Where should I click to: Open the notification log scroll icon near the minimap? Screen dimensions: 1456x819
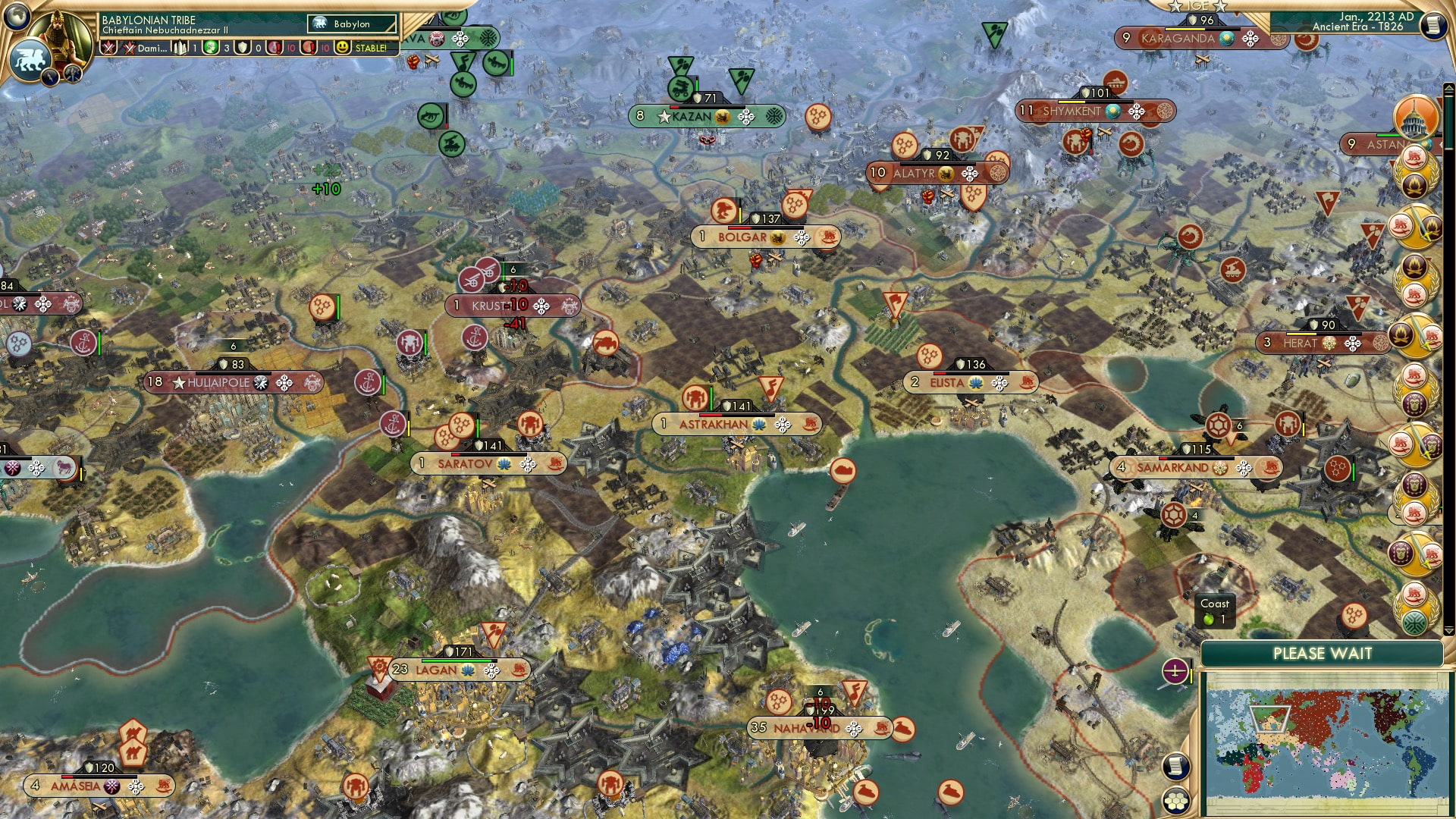pos(1176,764)
